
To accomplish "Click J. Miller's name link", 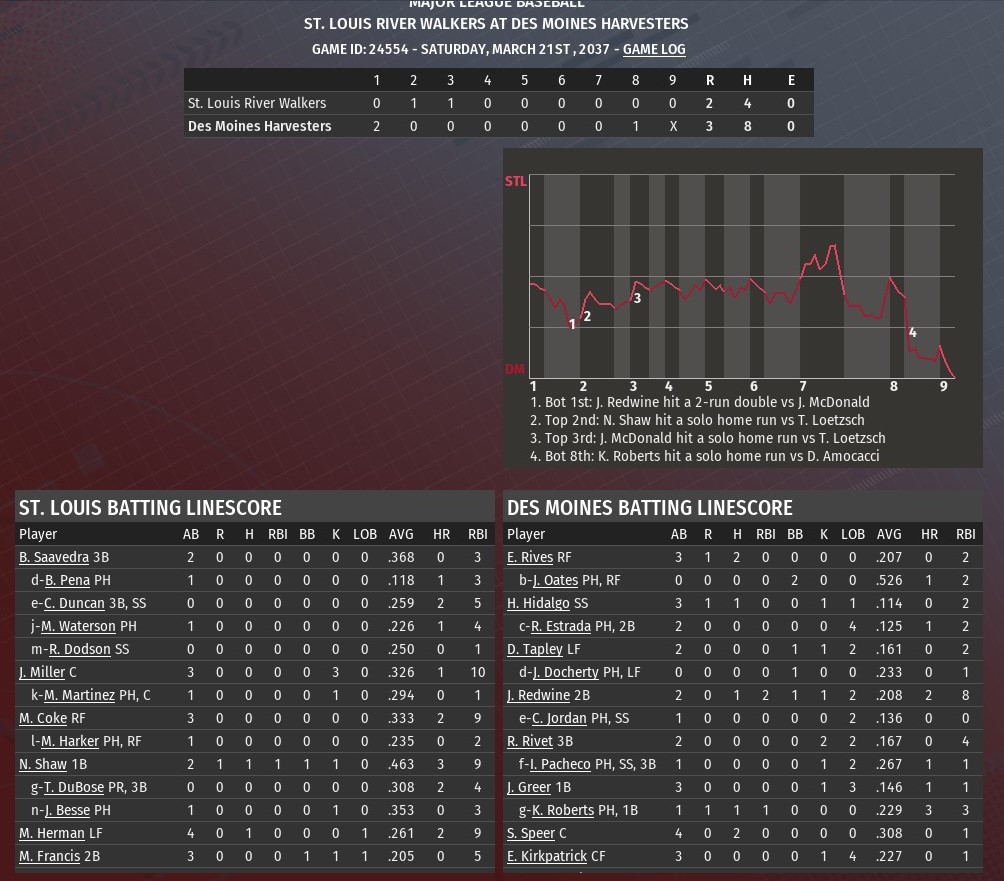I will pyautogui.click(x=41, y=672).
